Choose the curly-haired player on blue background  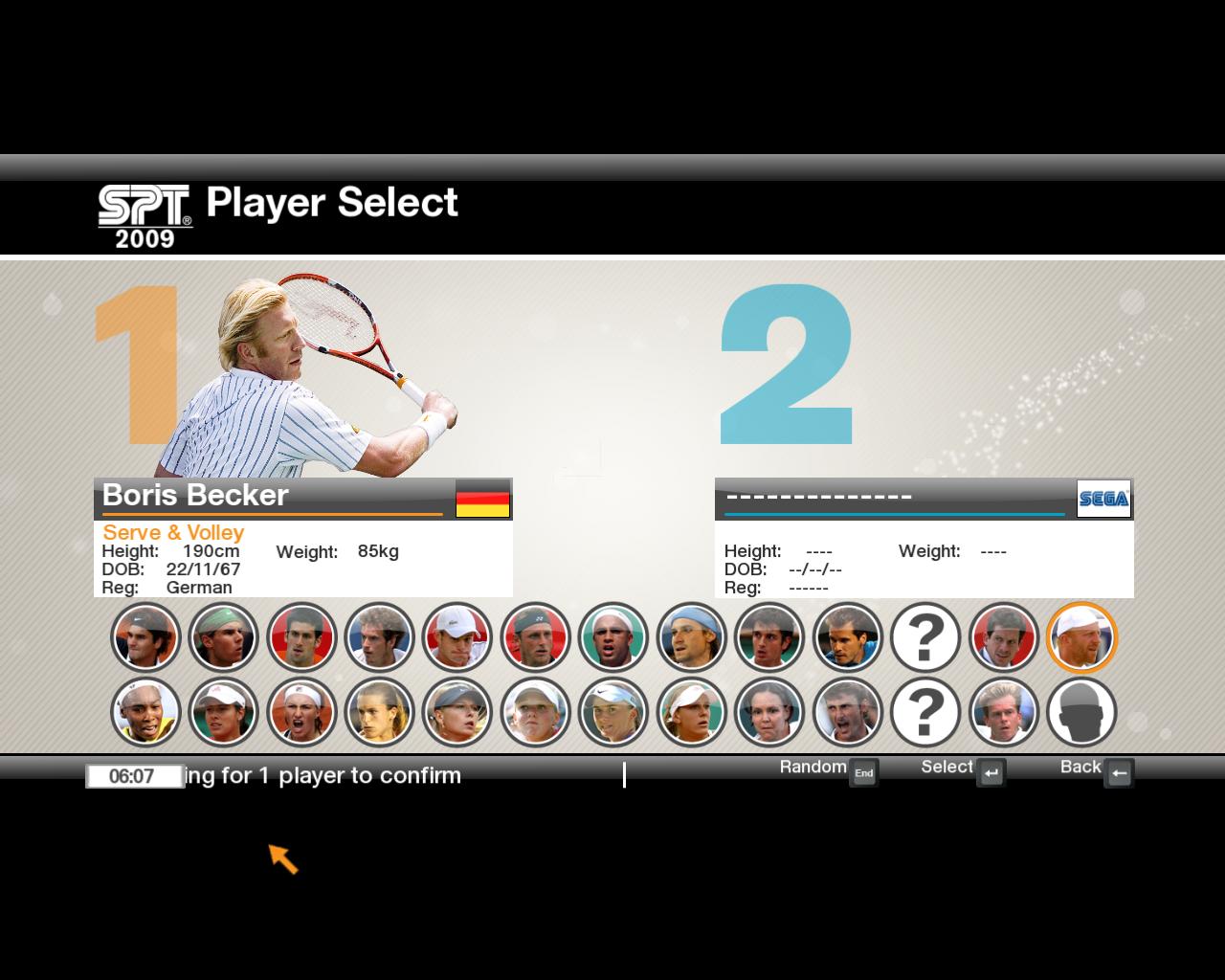pos(379,637)
